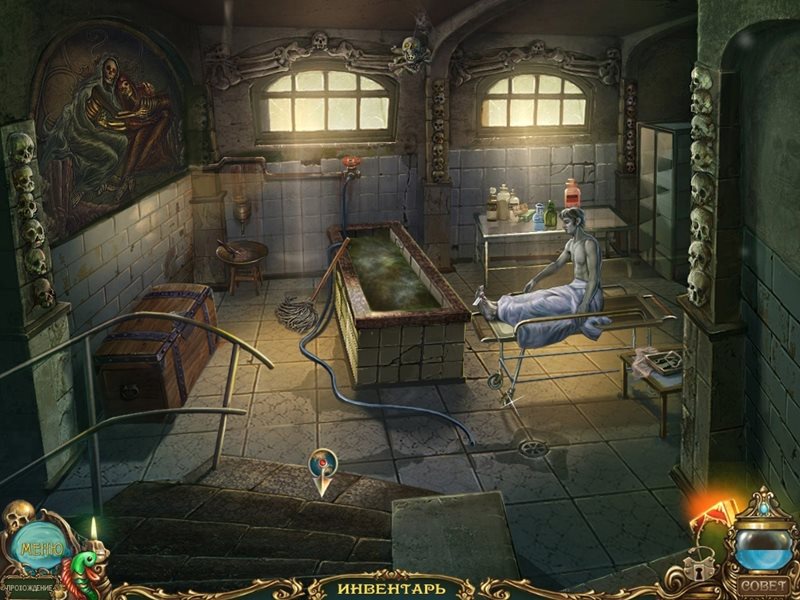Open the МЕНЮ orb button
The height and width of the screenshot is (600, 800).
click(39, 546)
